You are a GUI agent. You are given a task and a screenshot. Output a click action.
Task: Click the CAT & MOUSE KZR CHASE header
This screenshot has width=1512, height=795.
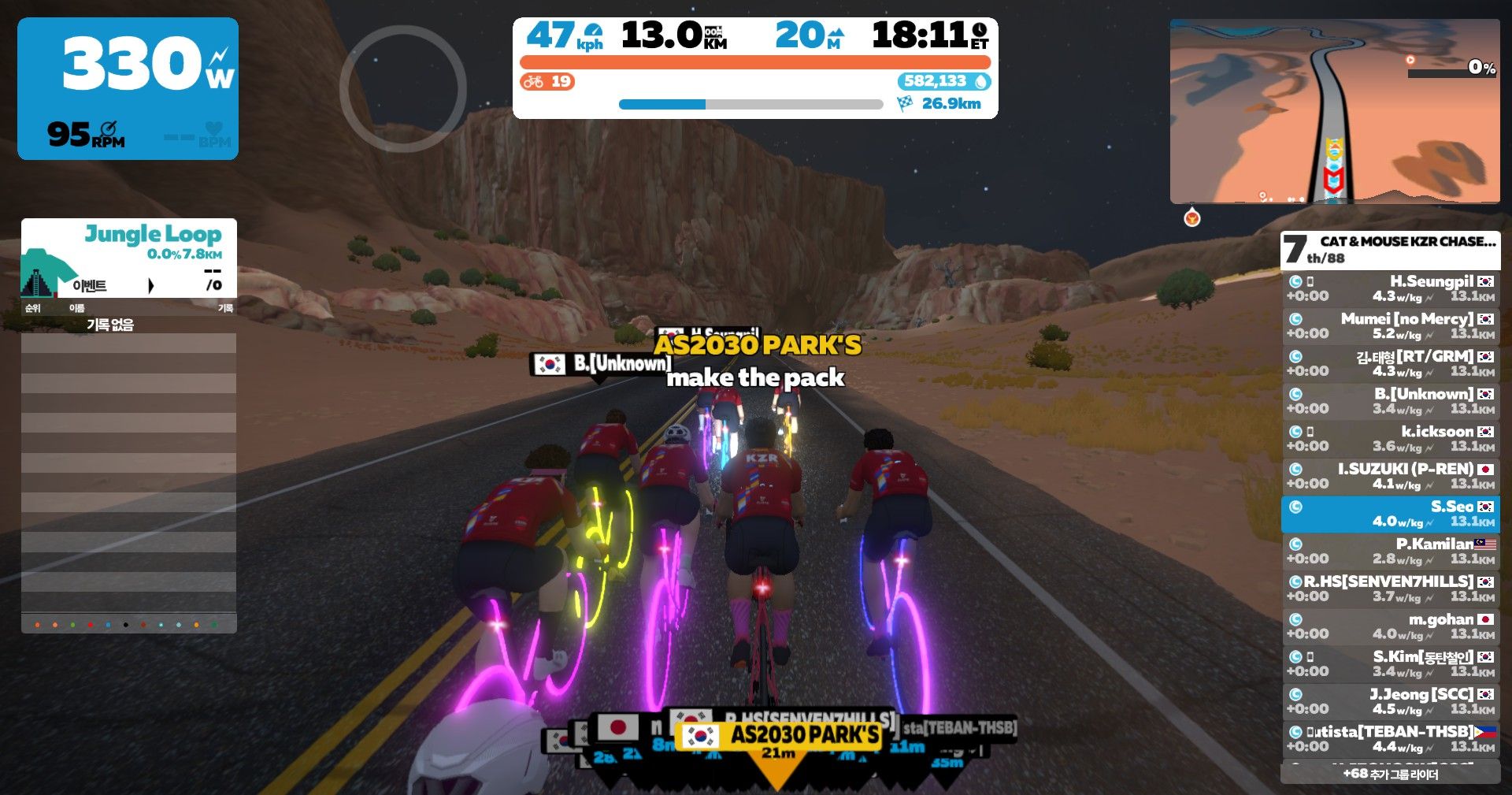point(1390,249)
